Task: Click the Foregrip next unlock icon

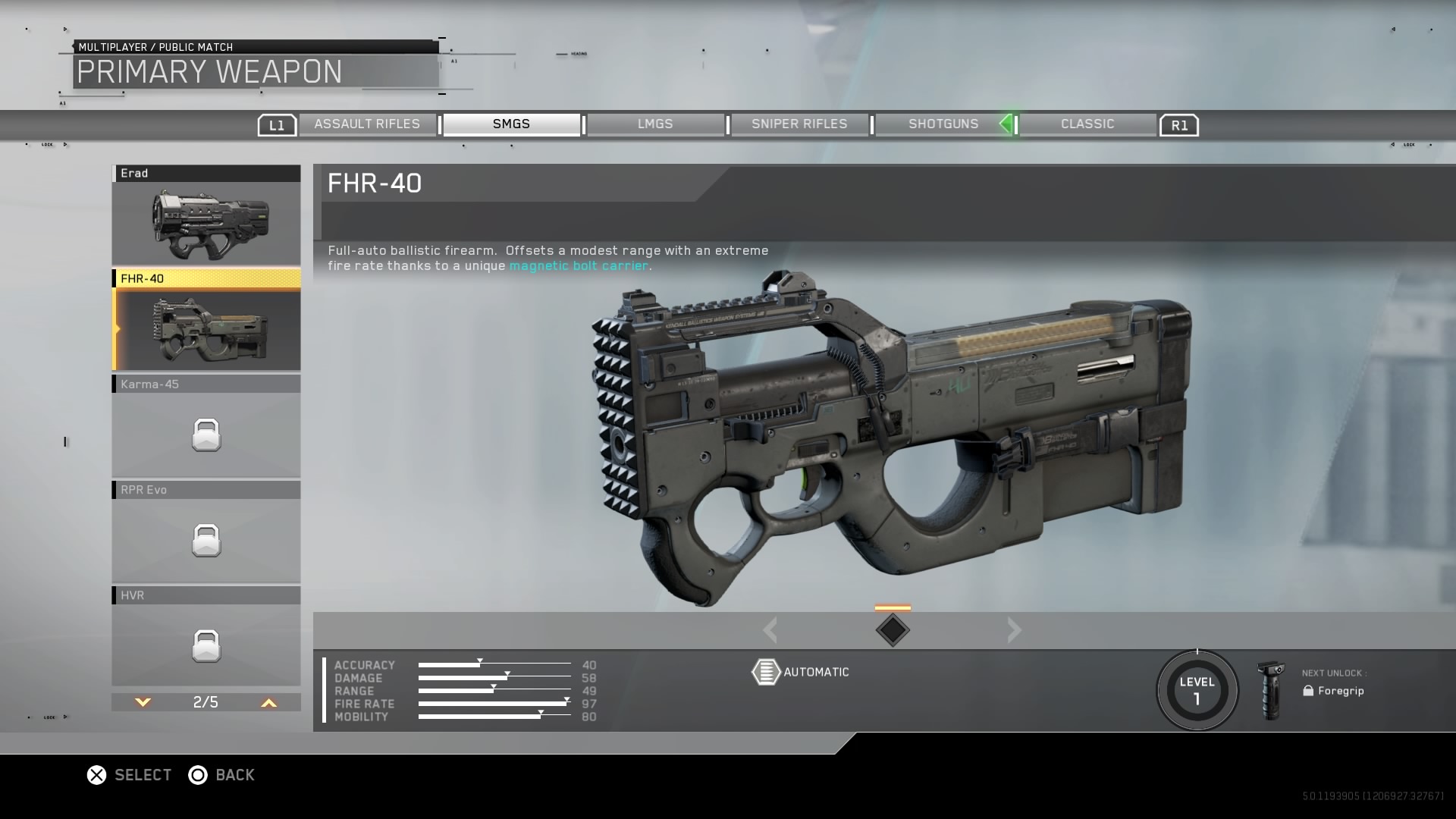Action: coord(1270,690)
